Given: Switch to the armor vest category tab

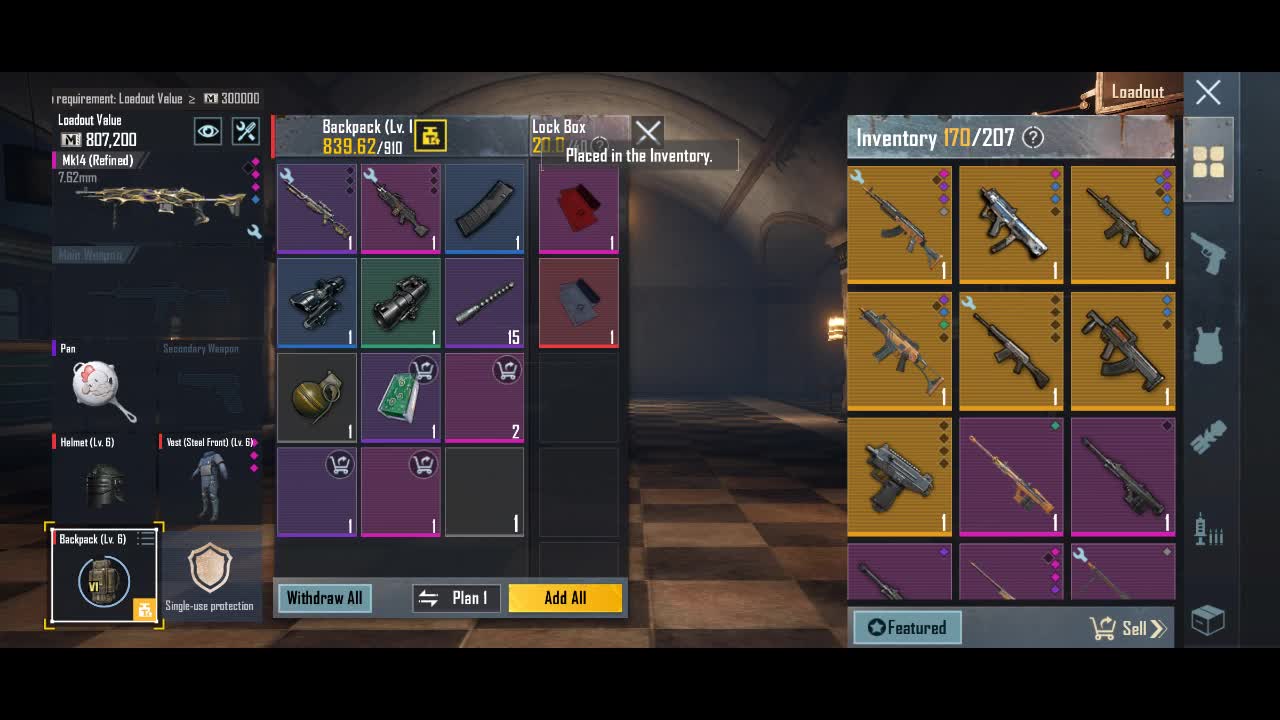Looking at the screenshot, I should click(1208, 346).
